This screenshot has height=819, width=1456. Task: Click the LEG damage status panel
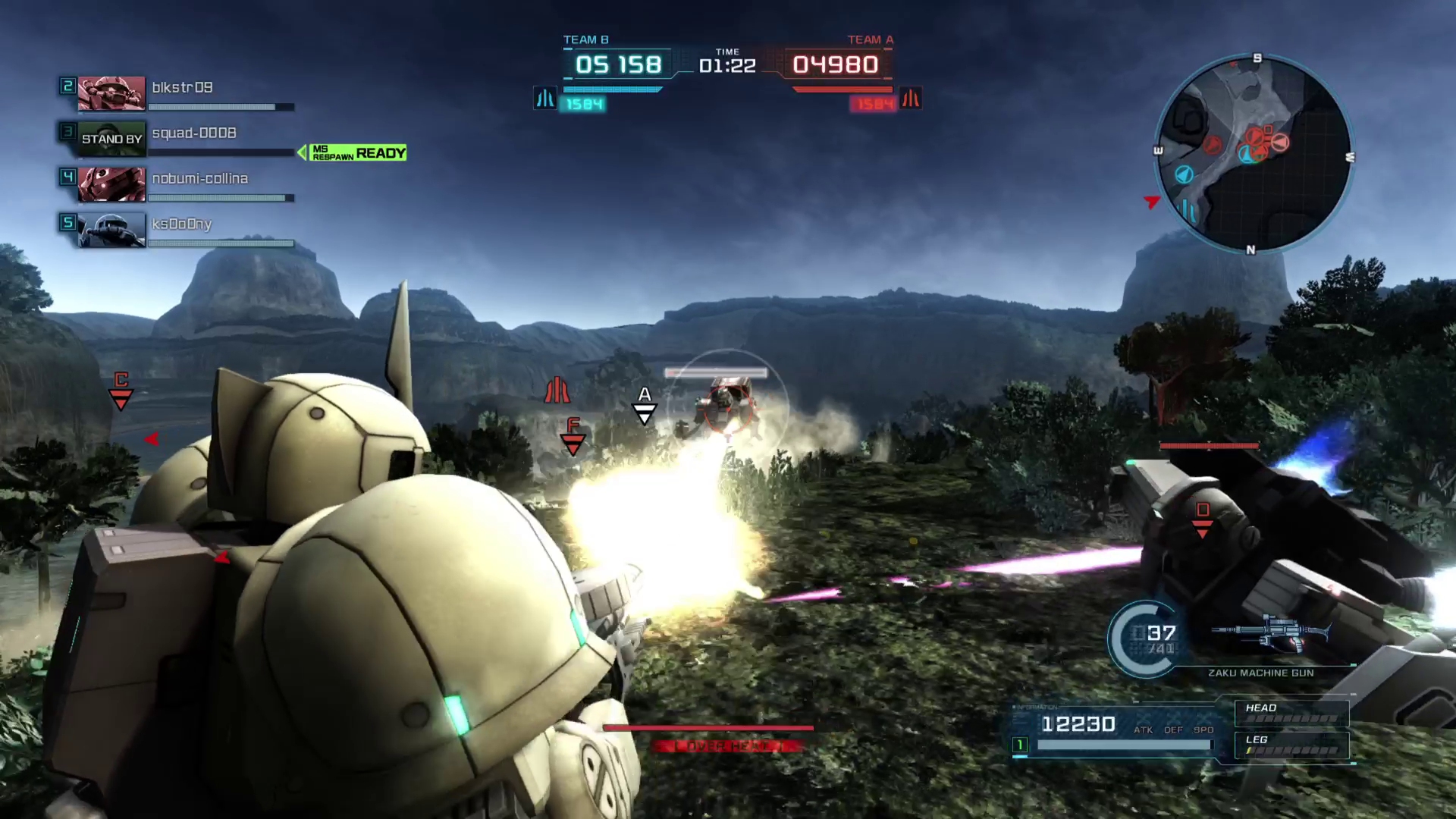coord(1291,745)
